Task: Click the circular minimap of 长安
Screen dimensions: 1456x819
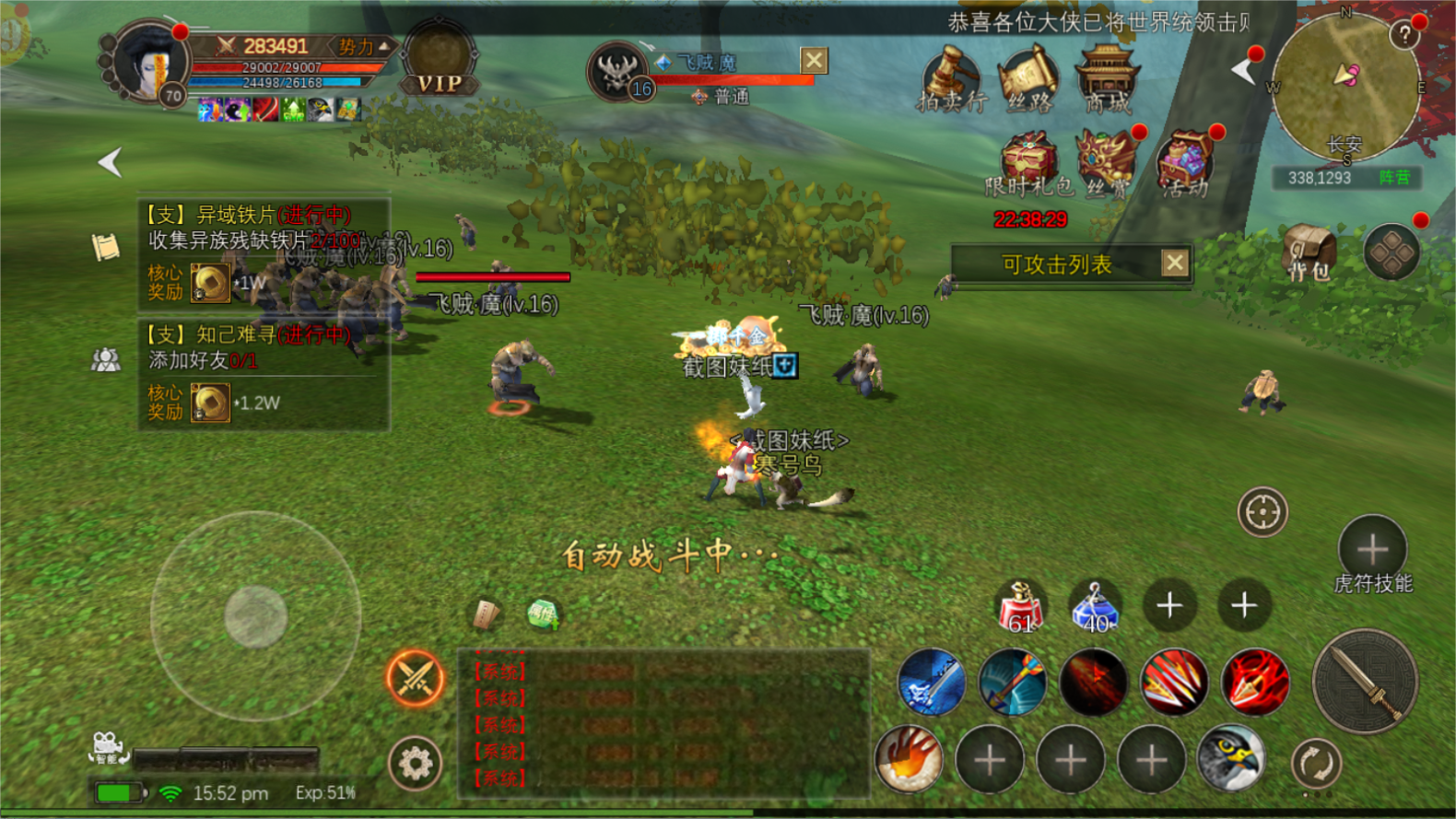Action: 1345,88
